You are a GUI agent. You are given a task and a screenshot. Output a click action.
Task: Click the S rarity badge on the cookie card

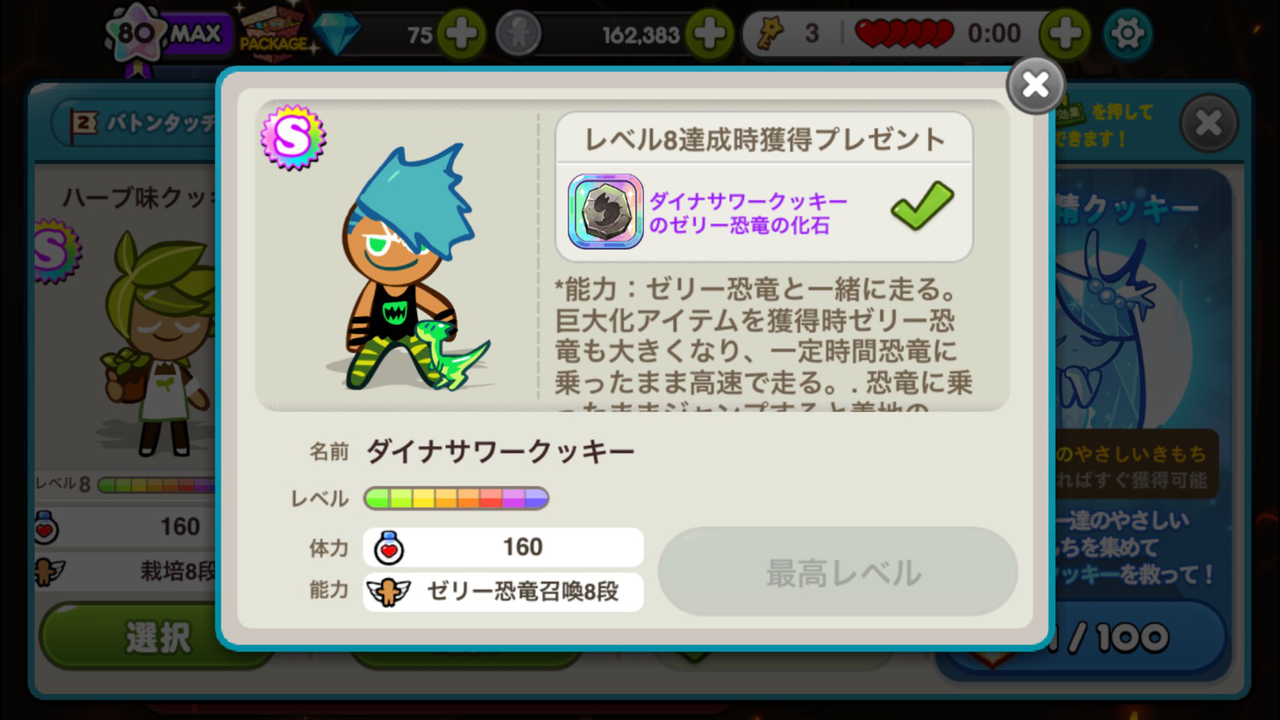[x=293, y=139]
